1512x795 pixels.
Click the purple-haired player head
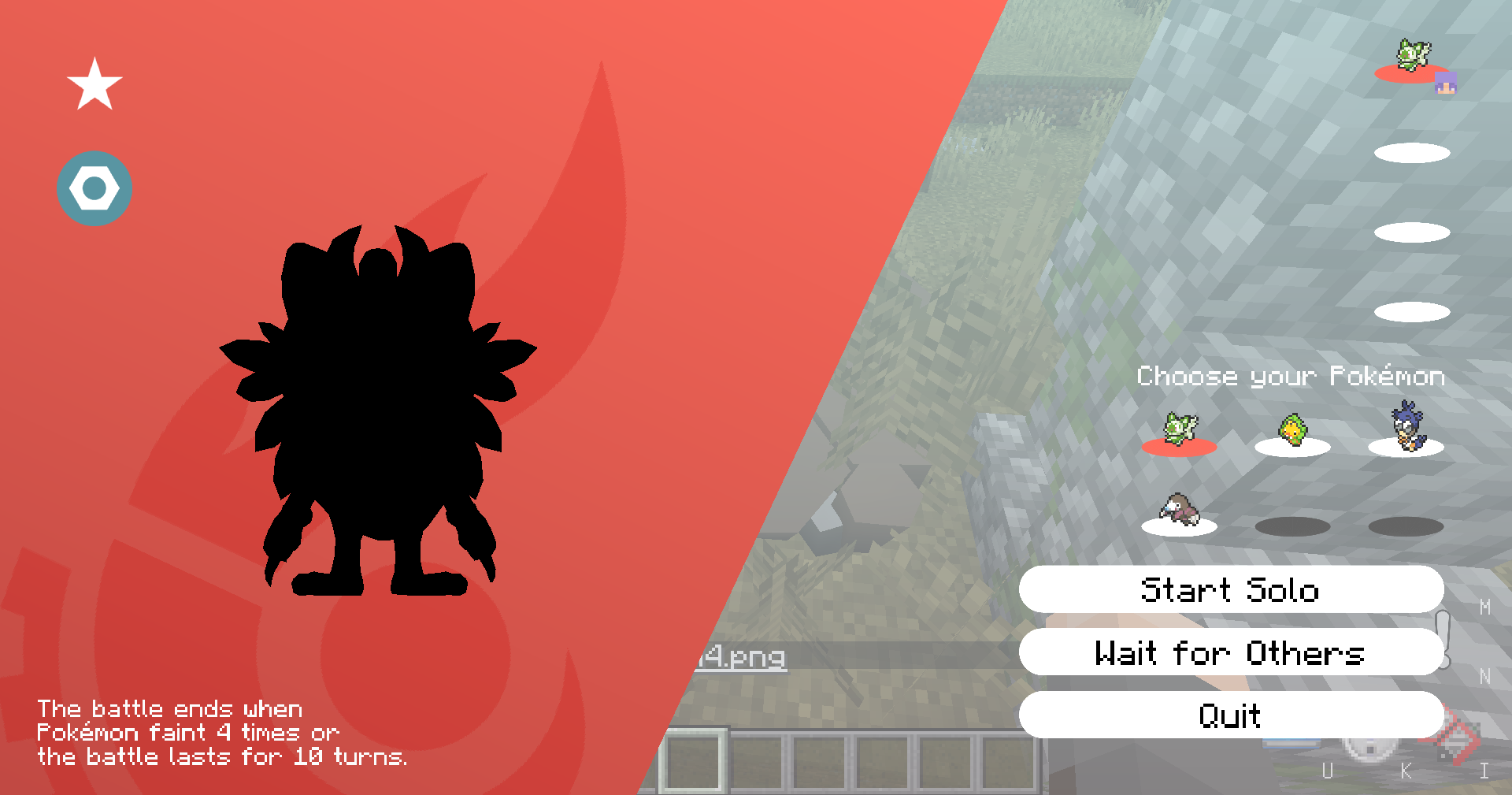(1447, 81)
